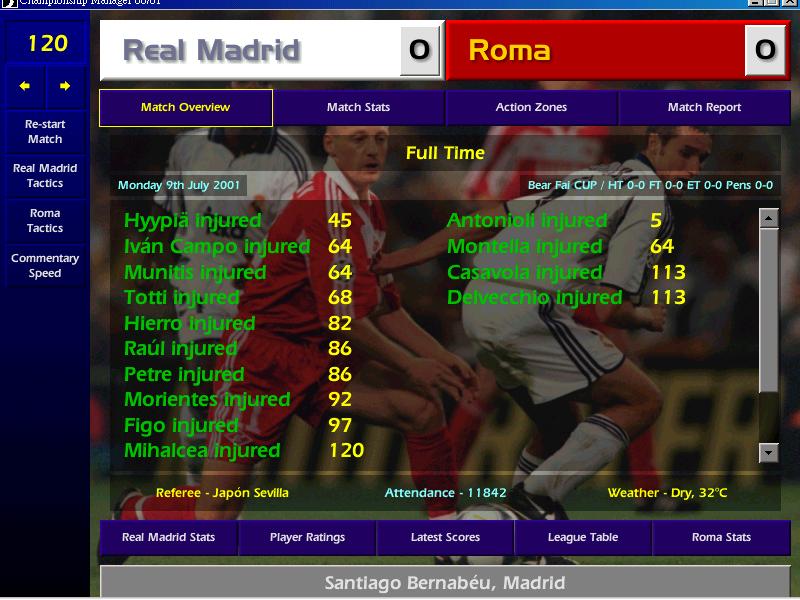
Task: Switch to the Match Overview tab
Action: pos(185,108)
